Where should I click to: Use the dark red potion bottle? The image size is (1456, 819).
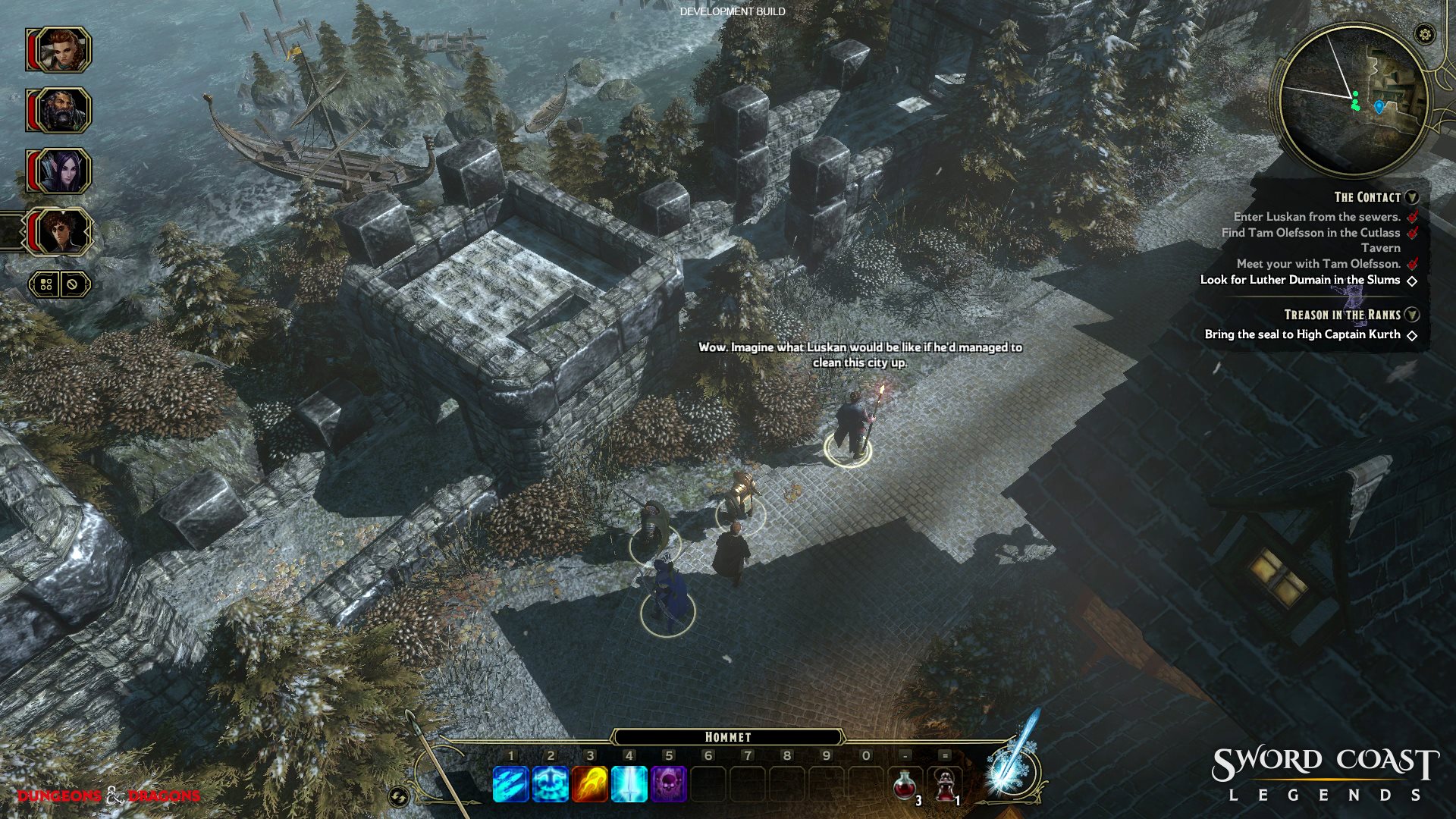tap(944, 785)
